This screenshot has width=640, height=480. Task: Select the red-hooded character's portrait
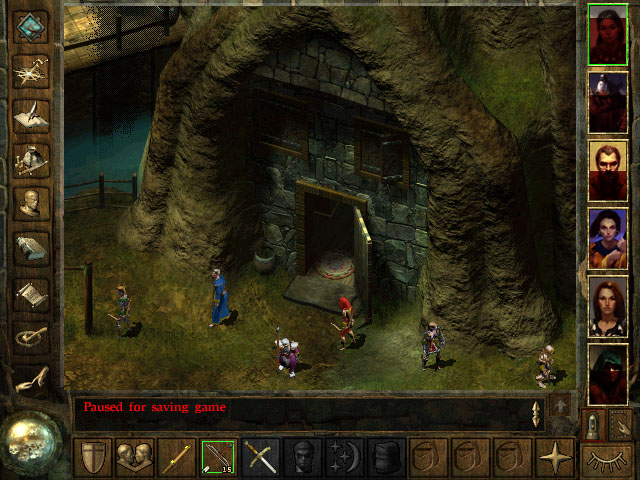(607, 374)
